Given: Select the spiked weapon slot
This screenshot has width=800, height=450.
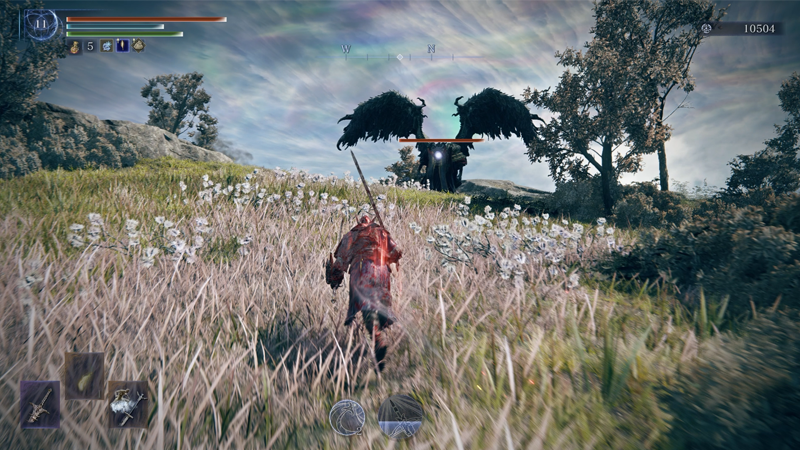Looking at the screenshot, I should (x=40, y=404).
